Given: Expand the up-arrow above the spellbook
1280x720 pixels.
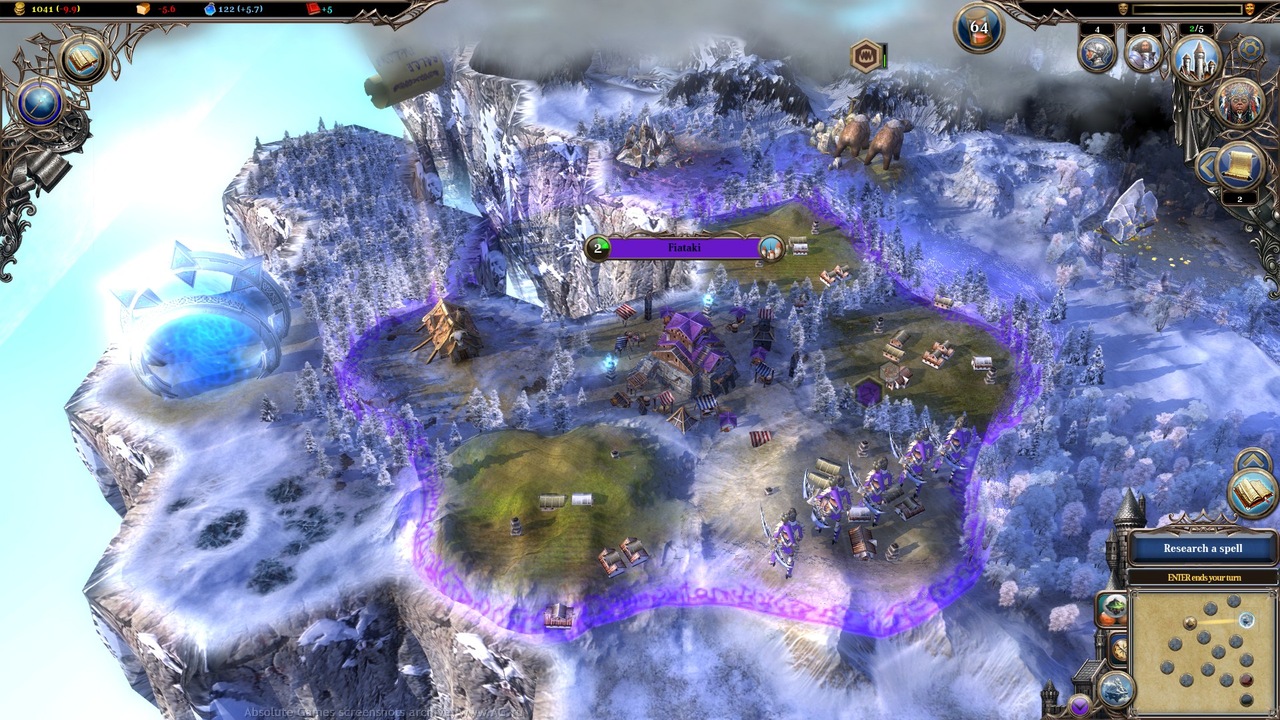Looking at the screenshot, I should (1253, 461).
